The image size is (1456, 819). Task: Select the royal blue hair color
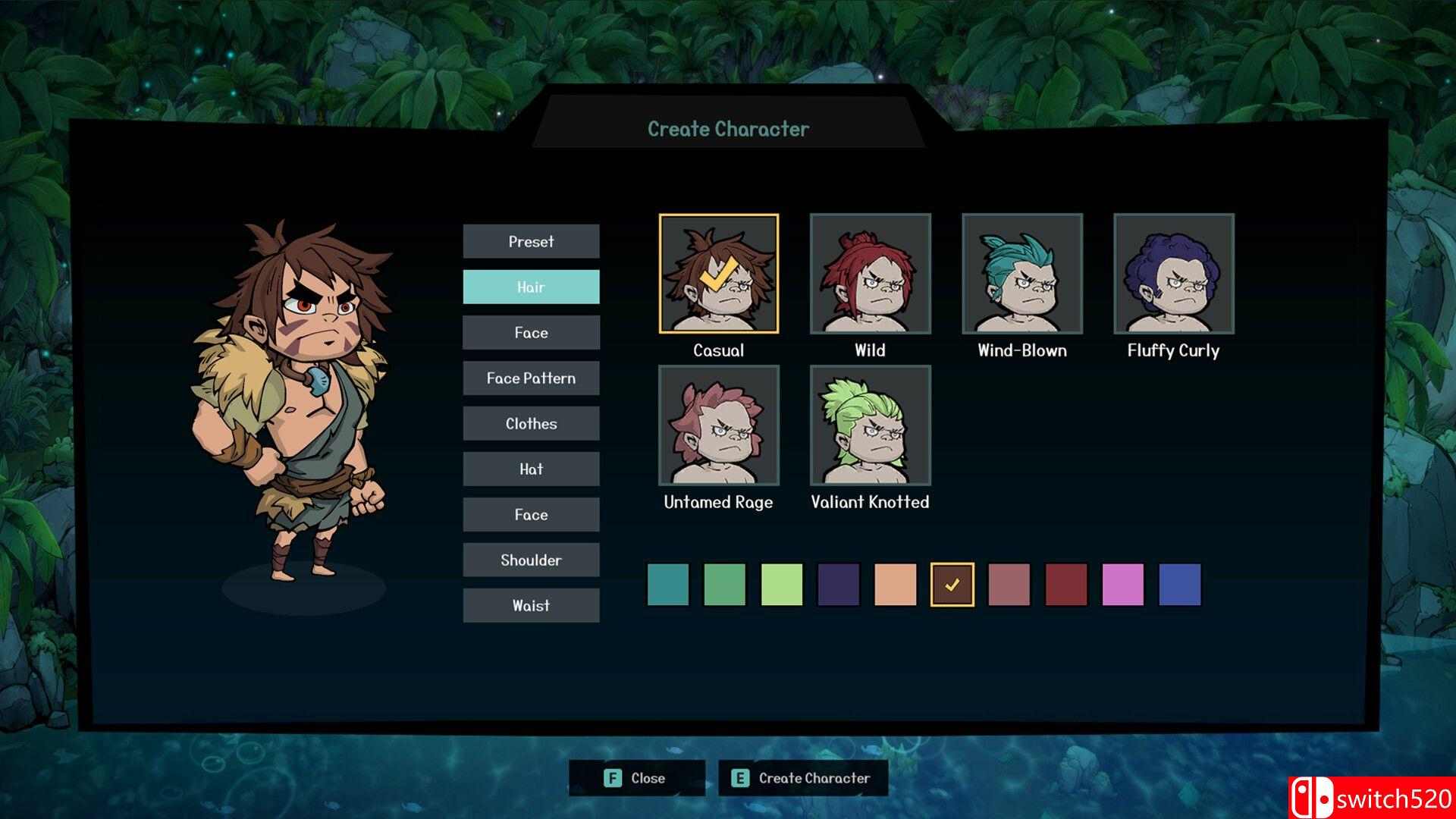pyautogui.click(x=1180, y=585)
